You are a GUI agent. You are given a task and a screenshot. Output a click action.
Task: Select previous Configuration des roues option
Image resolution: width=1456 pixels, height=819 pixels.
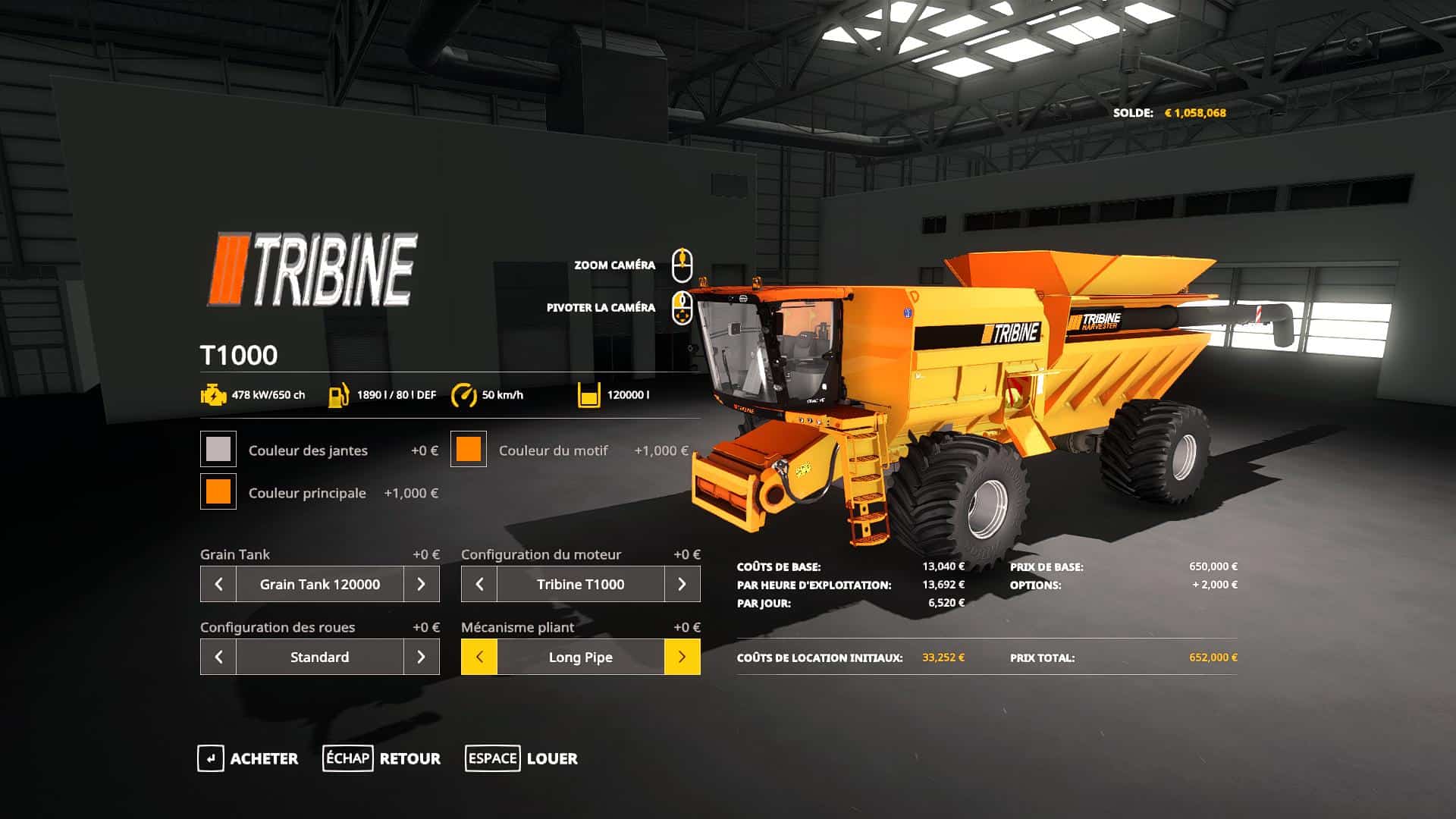tap(218, 657)
